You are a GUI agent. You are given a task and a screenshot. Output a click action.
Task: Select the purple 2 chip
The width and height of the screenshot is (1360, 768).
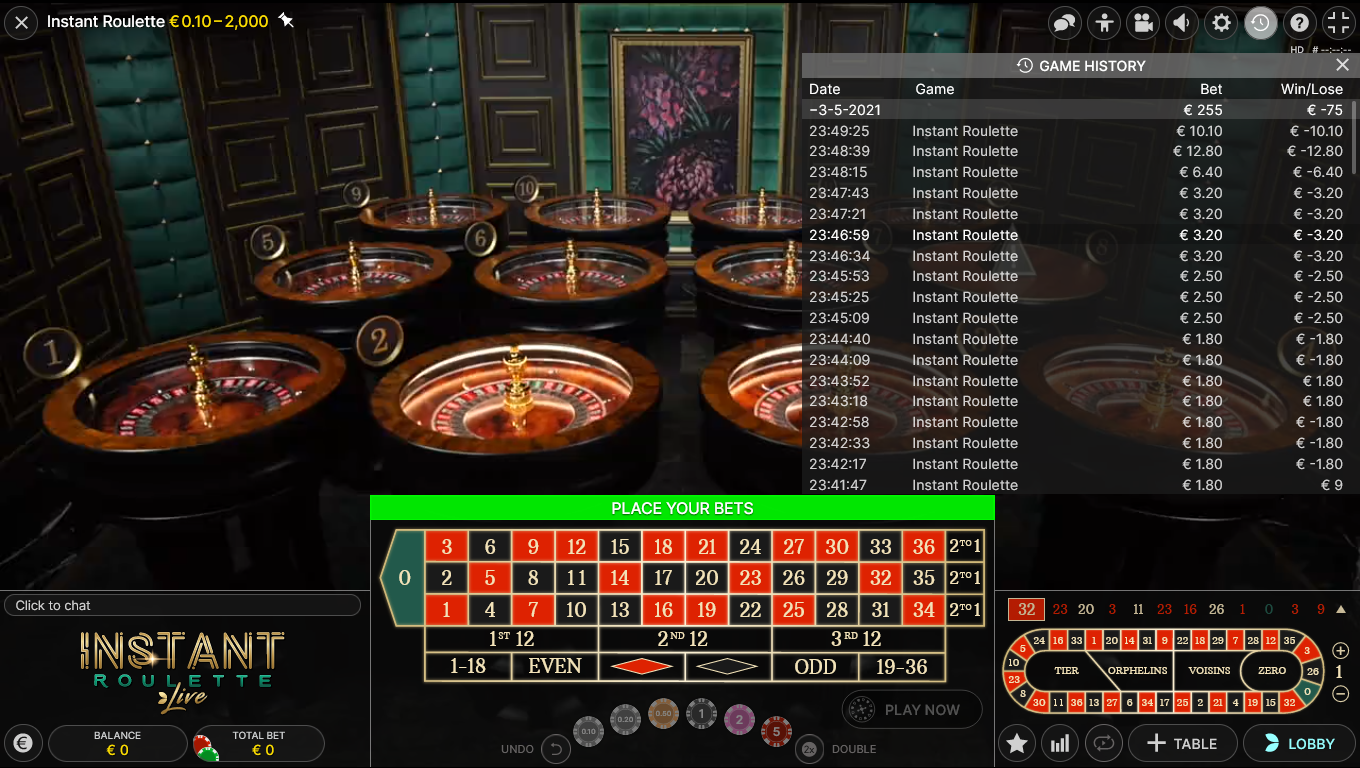click(x=739, y=718)
